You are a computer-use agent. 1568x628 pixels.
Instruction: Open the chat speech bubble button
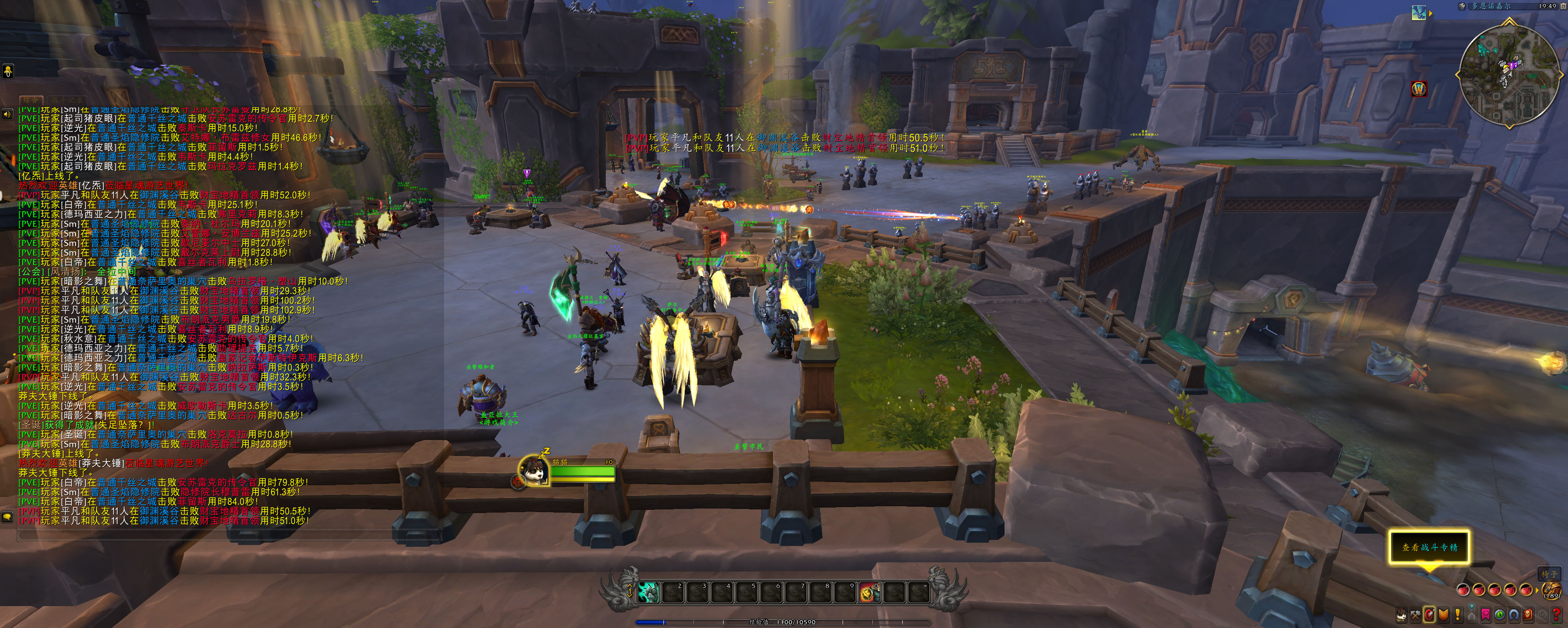point(7,517)
